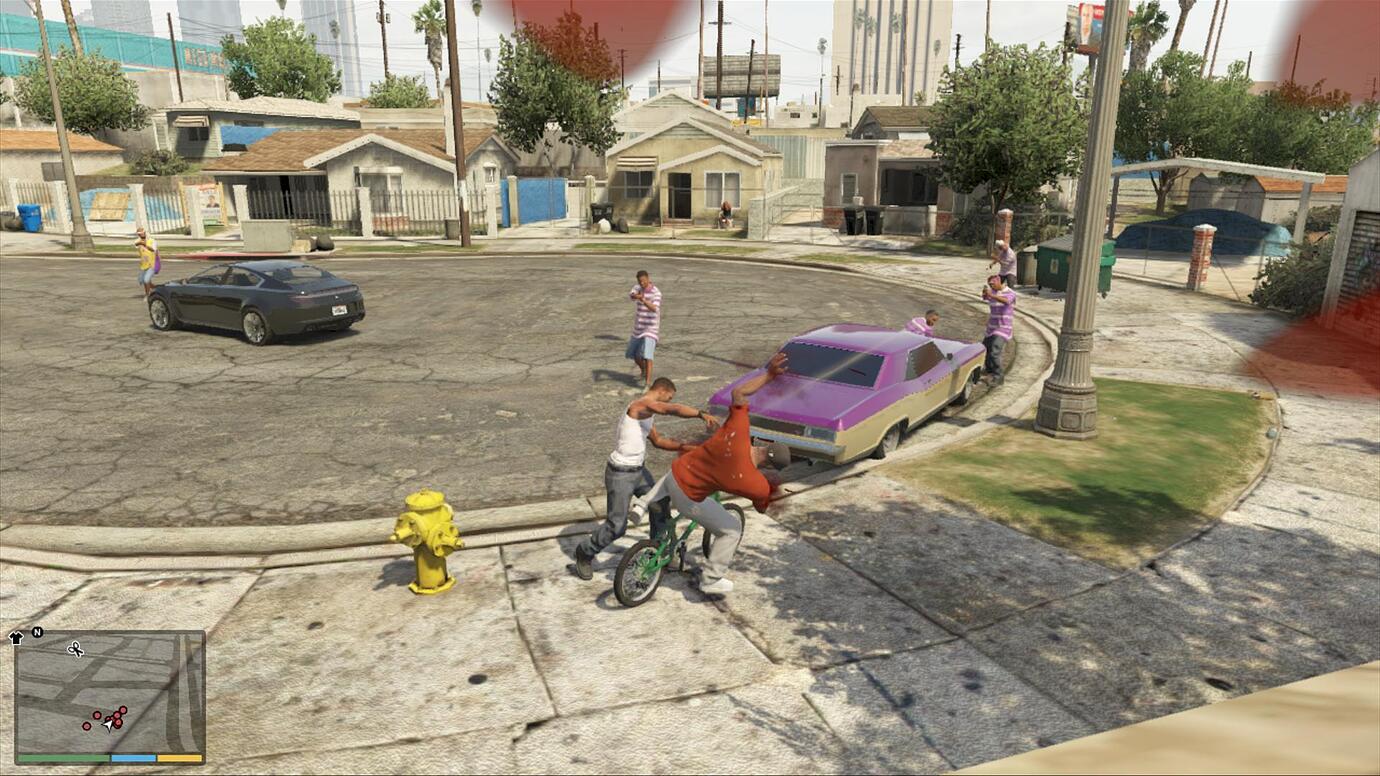Click the blue armor bar under the minimap

[133, 757]
